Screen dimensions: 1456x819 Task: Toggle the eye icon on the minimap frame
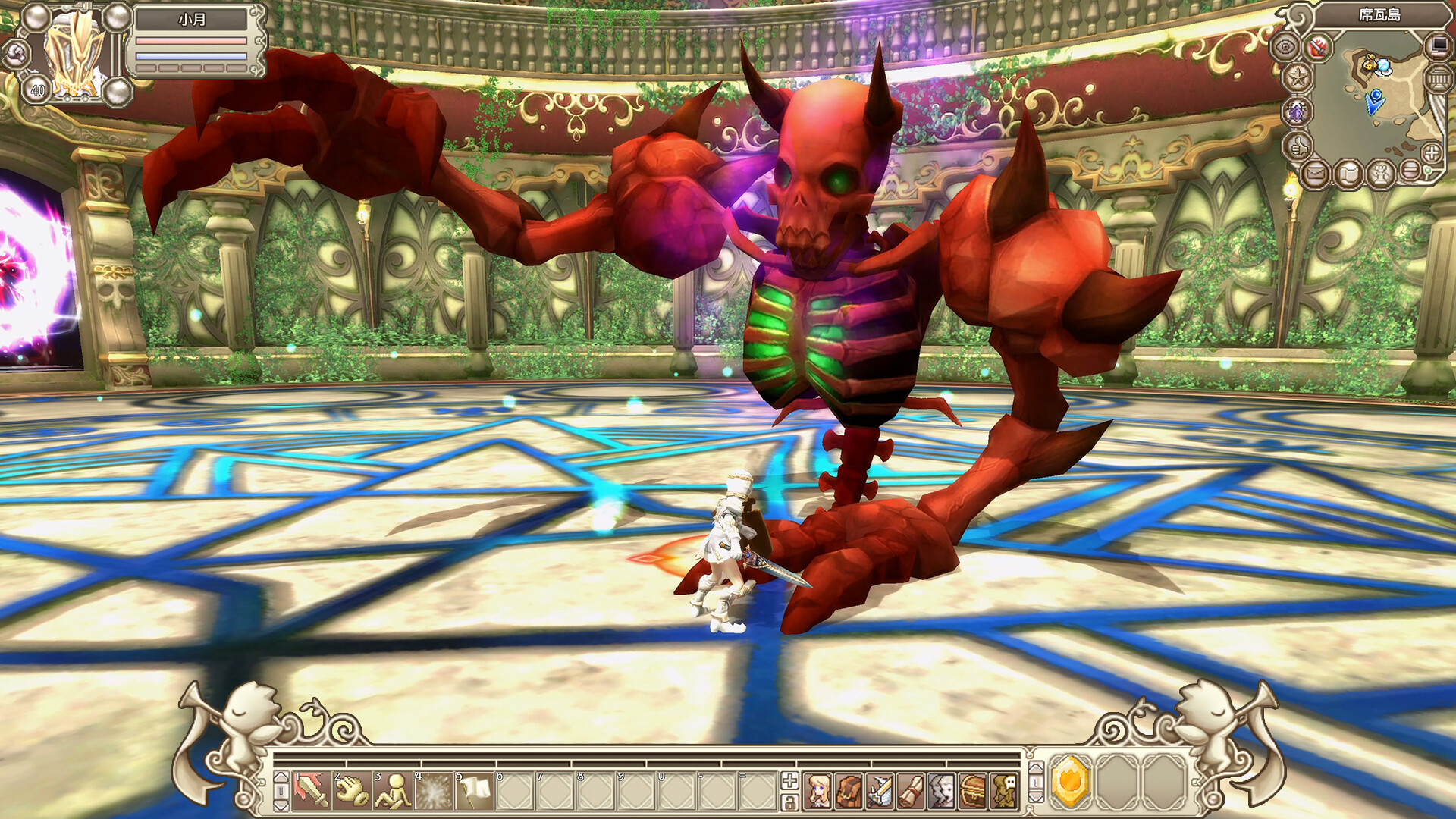point(1287,46)
